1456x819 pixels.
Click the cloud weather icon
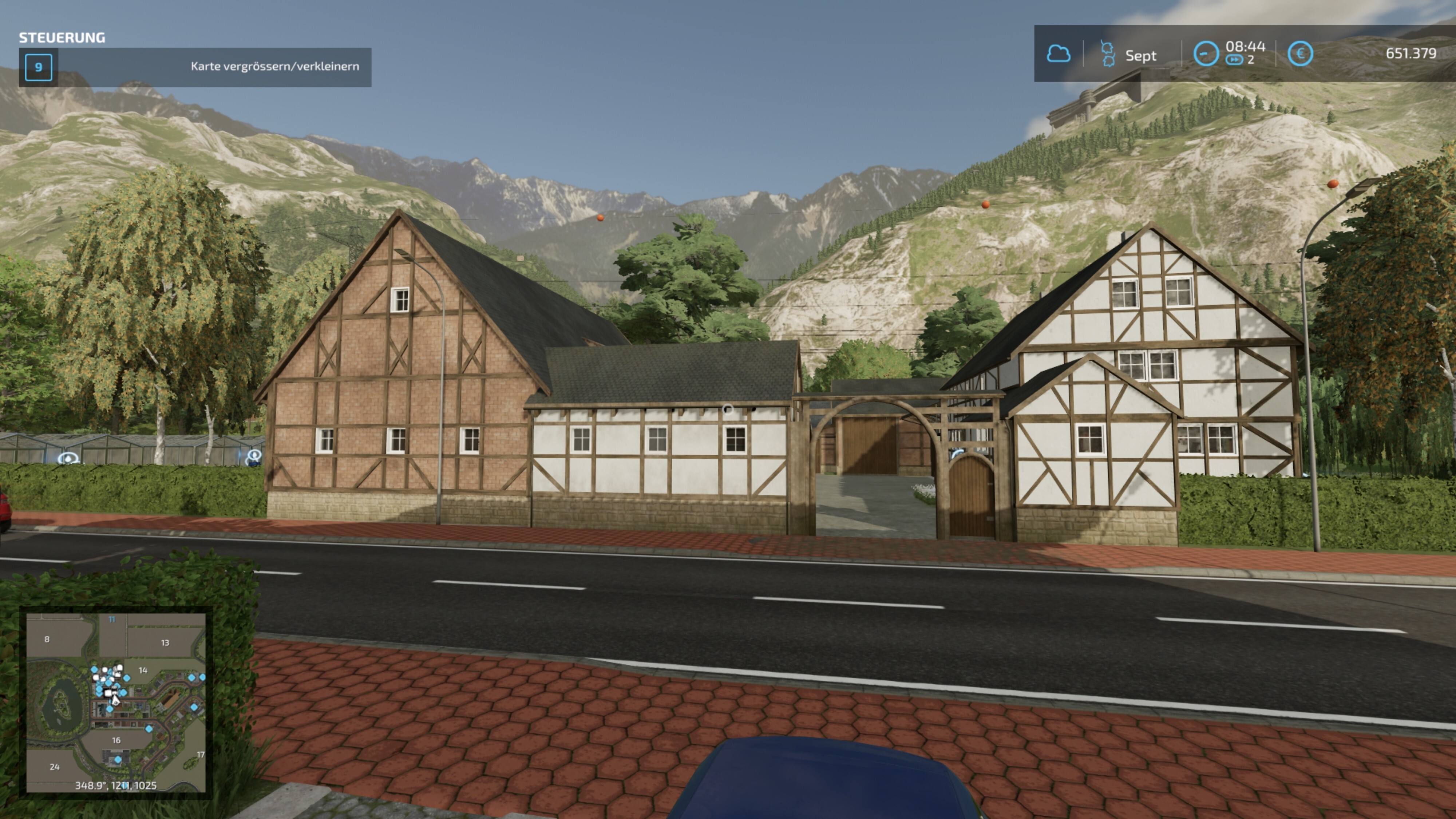coord(1058,54)
